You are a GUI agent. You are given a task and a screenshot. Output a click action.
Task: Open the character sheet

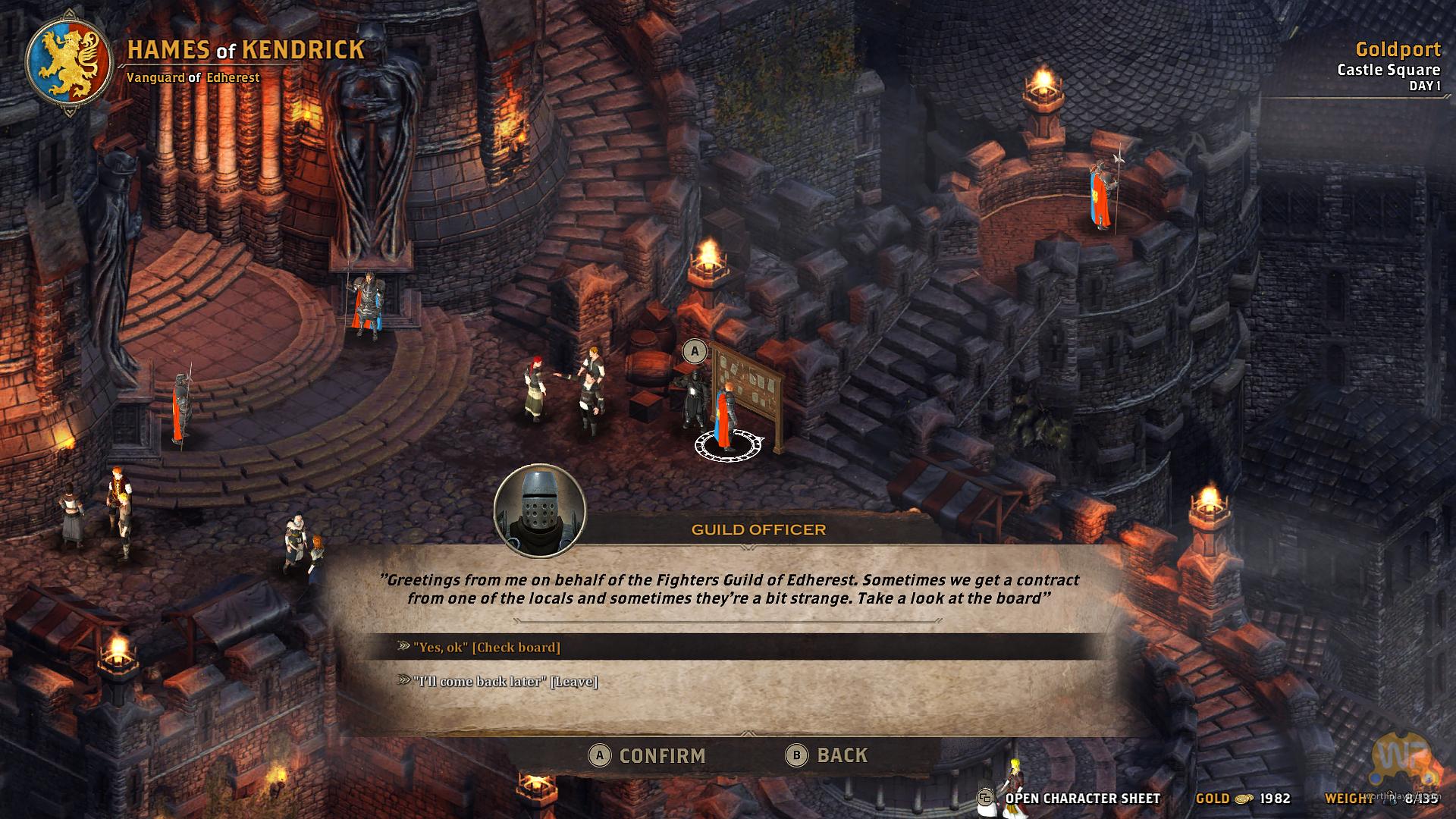(x=1071, y=798)
